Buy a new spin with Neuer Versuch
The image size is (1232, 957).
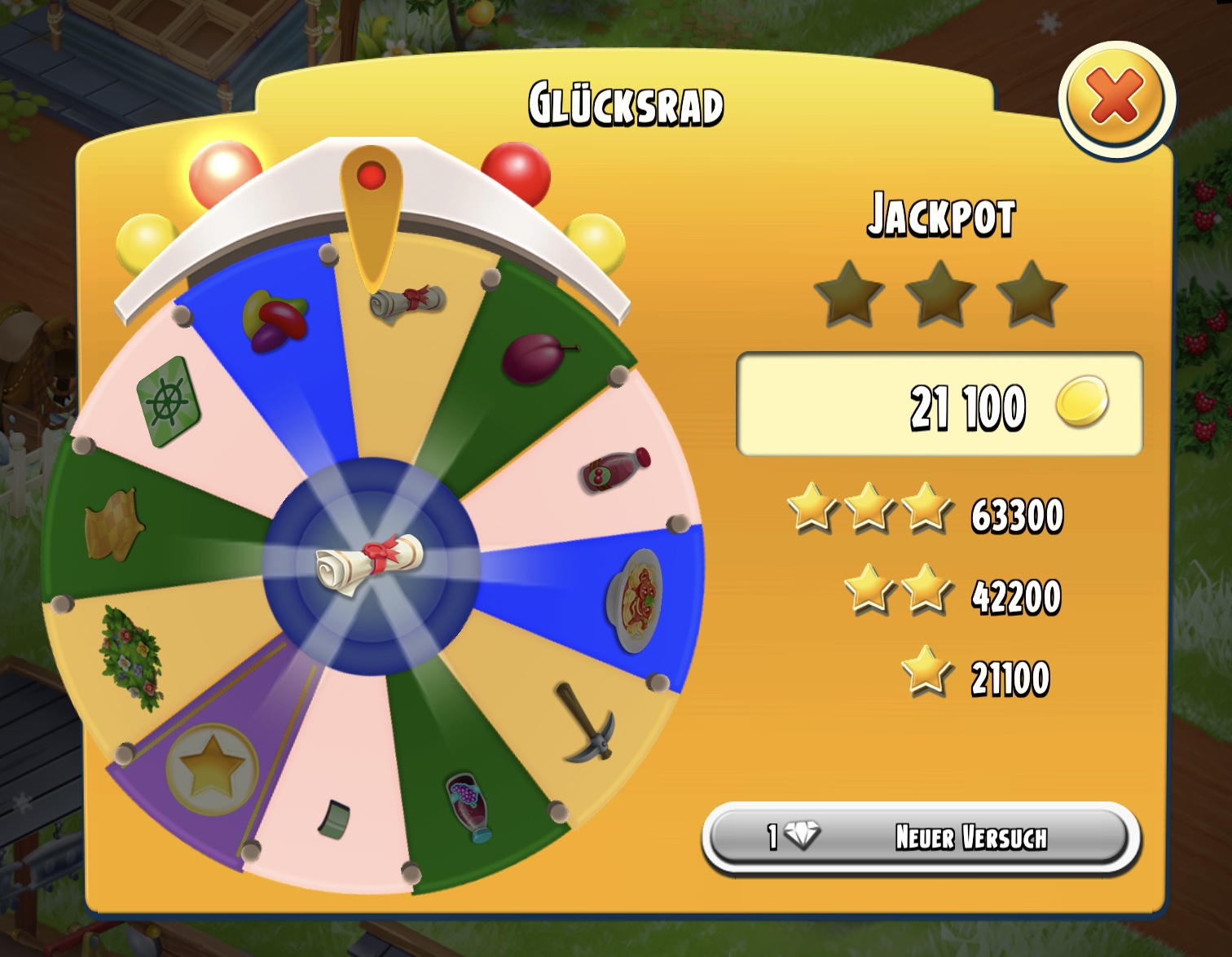pyautogui.click(x=920, y=836)
